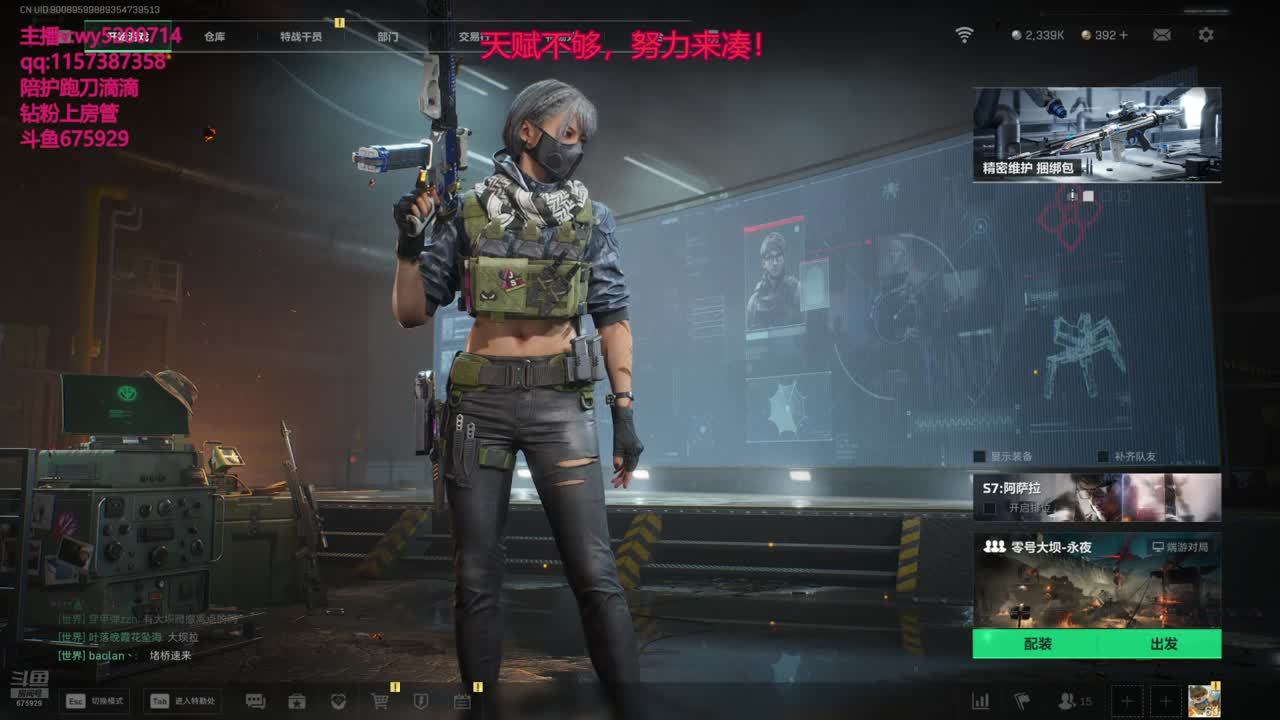The height and width of the screenshot is (720, 1280).
Task: Enable the 补齐队友 fill-teammates checkbox
Action: coord(1104,457)
